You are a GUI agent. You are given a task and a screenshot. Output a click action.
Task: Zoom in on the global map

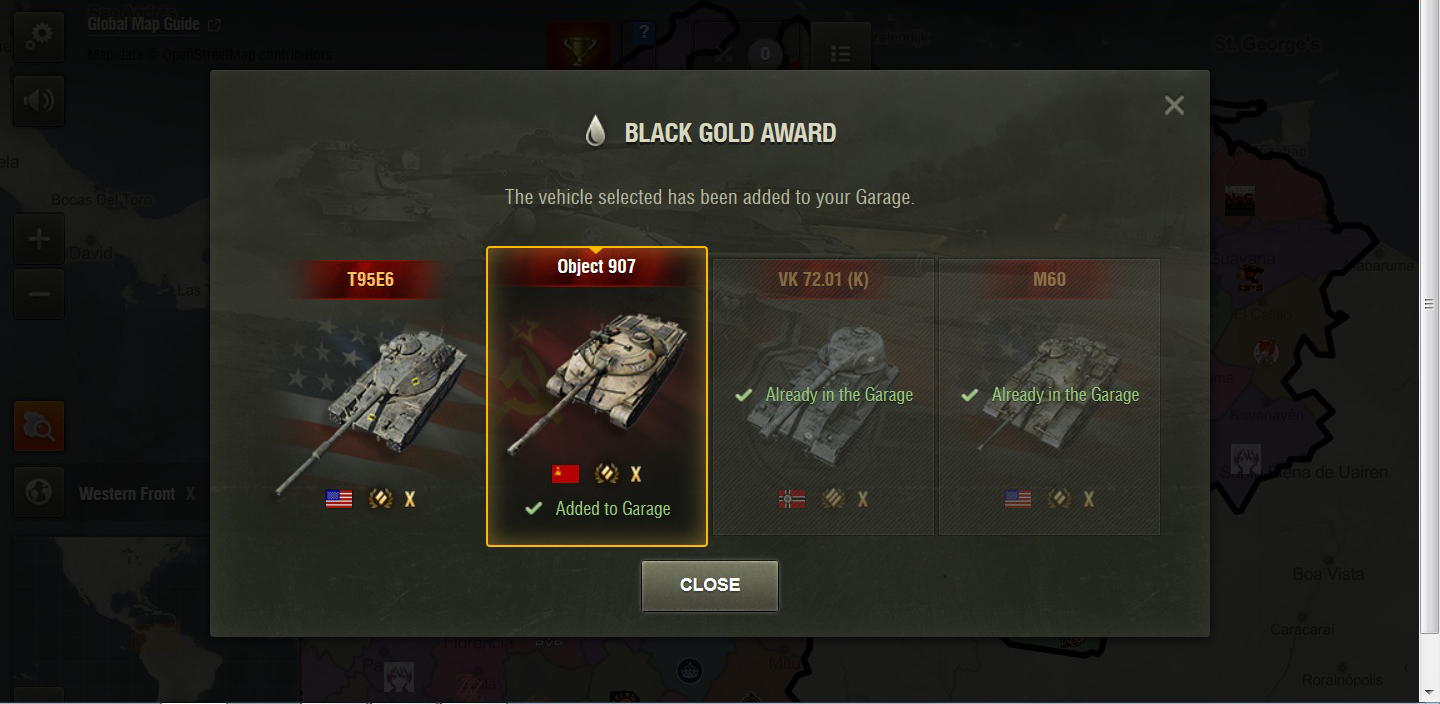tap(39, 239)
